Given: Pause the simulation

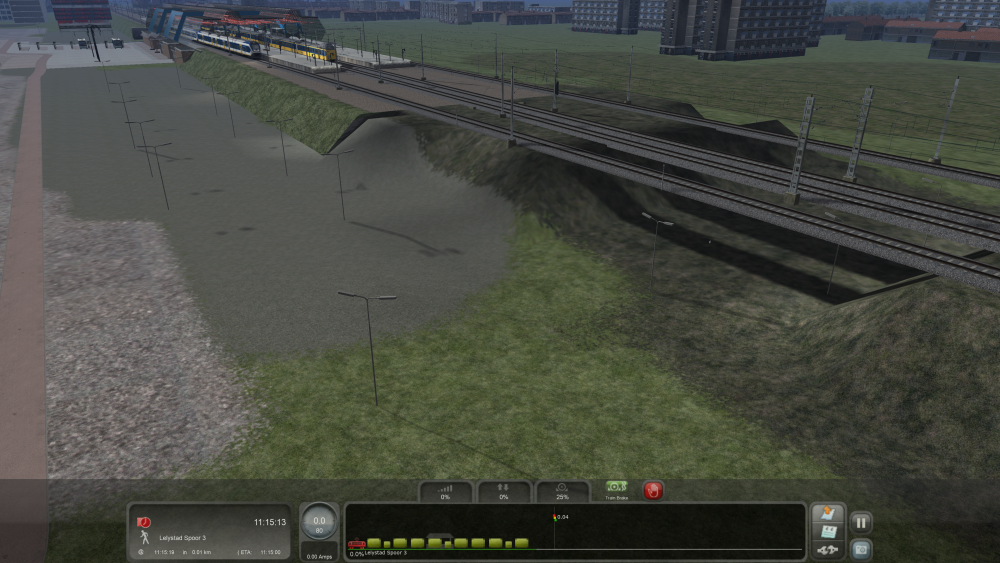Looking at the screenshot, I should click(860, 522).
